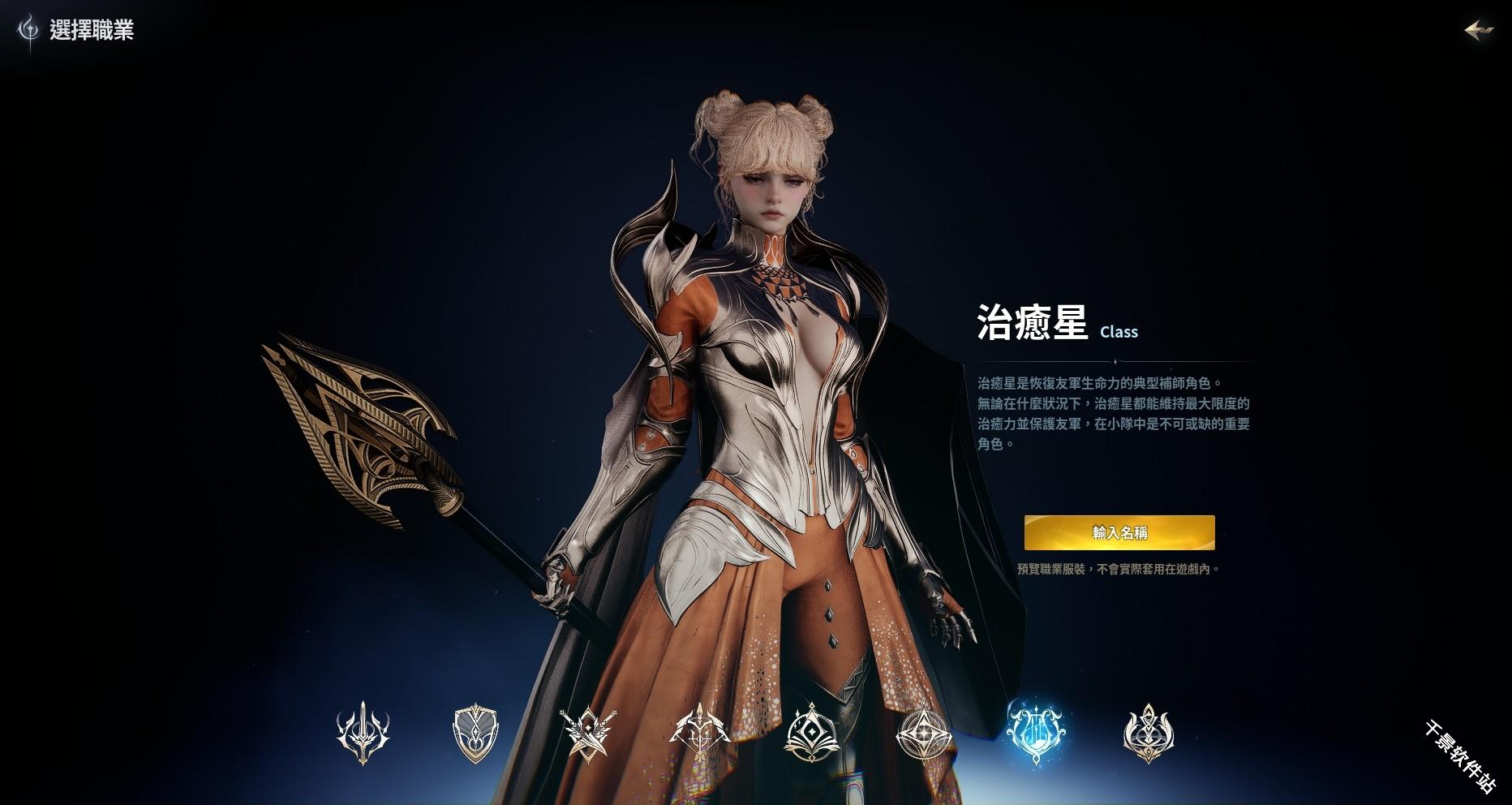
Task: Open the 輸入名稱 name entry button
Action: (x=1119, y=532)
